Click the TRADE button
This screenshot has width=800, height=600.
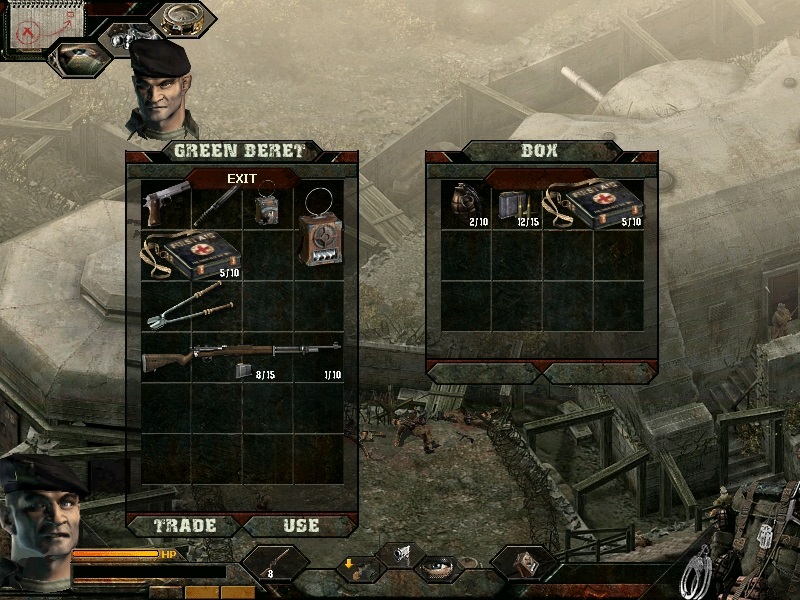coord(181,525)
